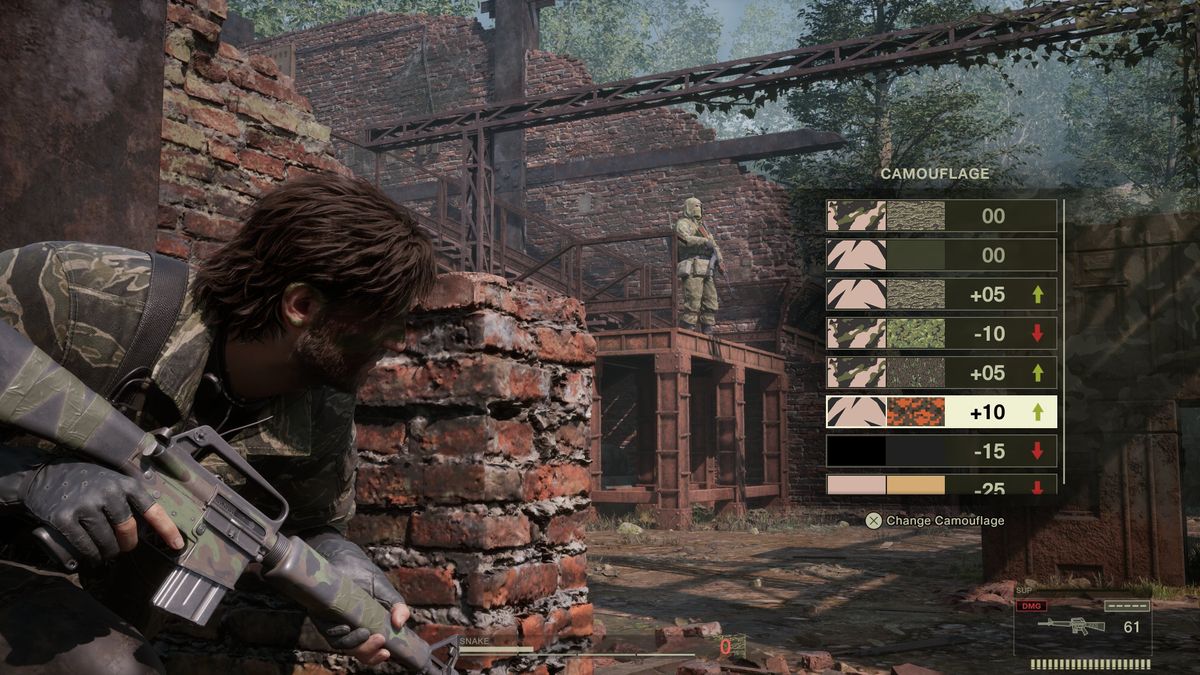Click the equipped assault rifle weapon icon
The height and width of the screenshot is (675, 1200).
coord(1070,627)
